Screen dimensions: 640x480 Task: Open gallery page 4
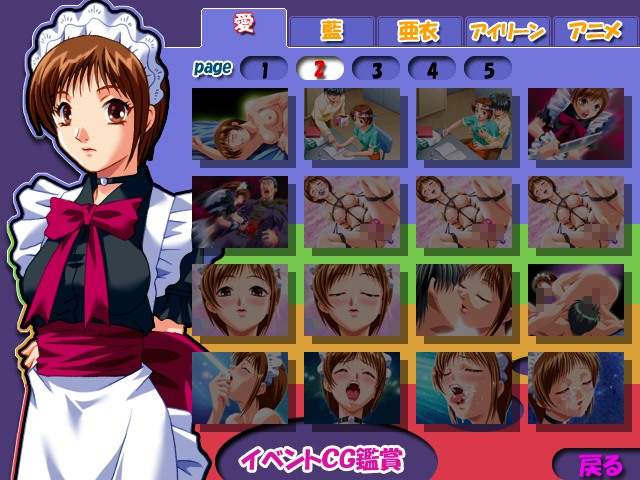point(433,69)
